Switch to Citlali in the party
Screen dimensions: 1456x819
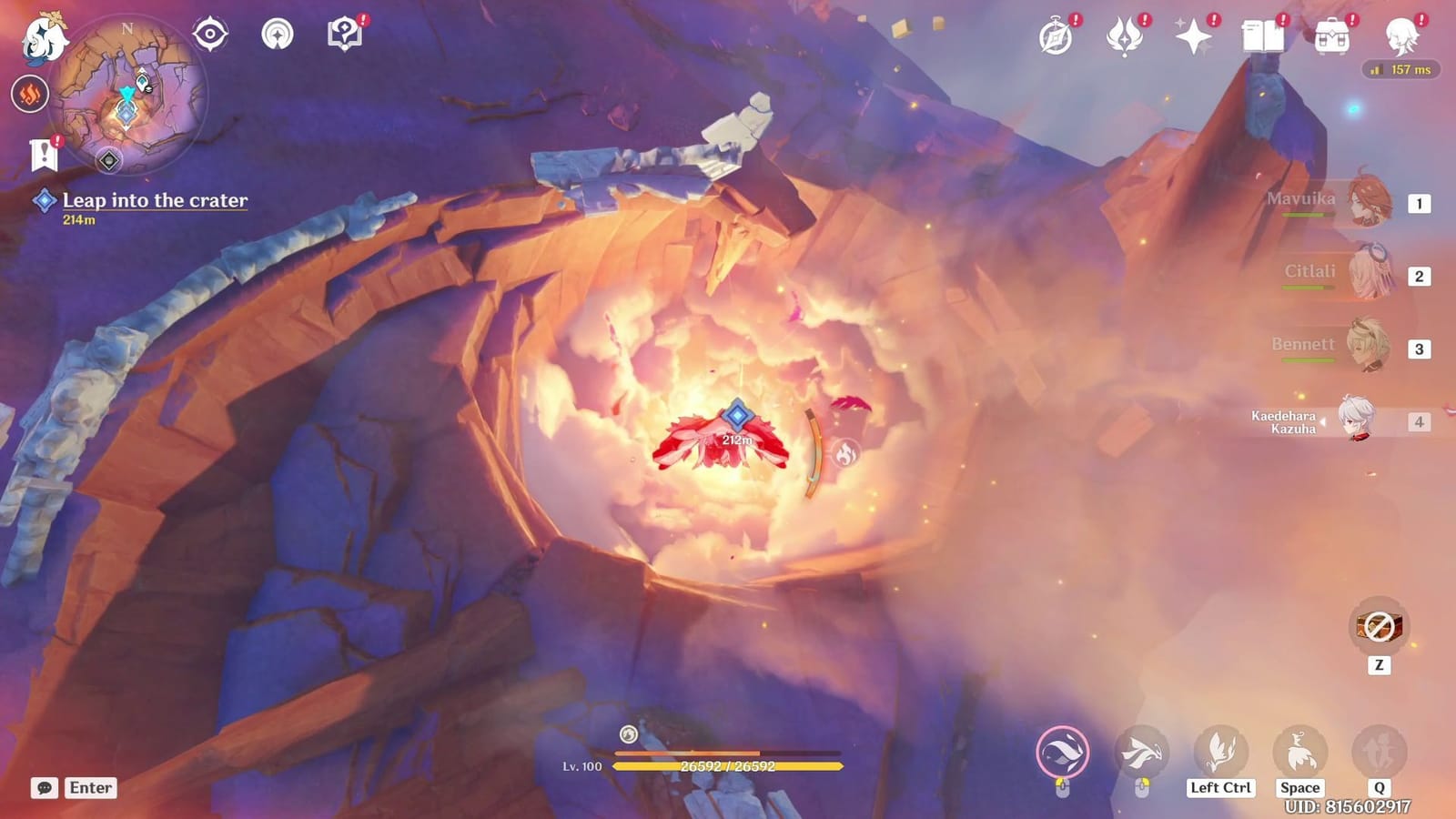click(1373, 275)
